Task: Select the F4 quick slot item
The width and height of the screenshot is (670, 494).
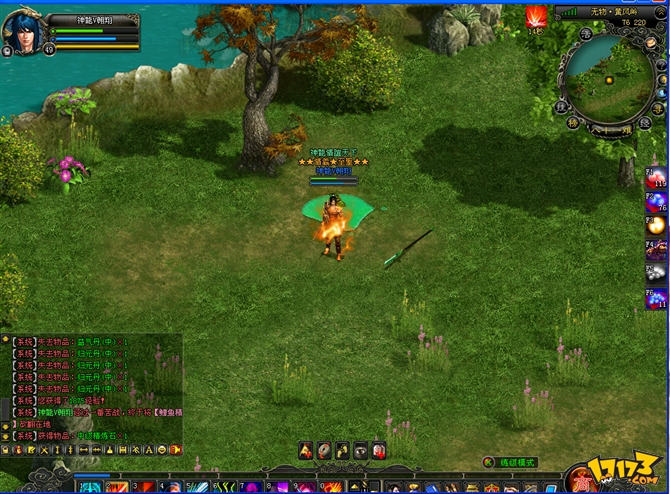Action: (x=656, y=250)
